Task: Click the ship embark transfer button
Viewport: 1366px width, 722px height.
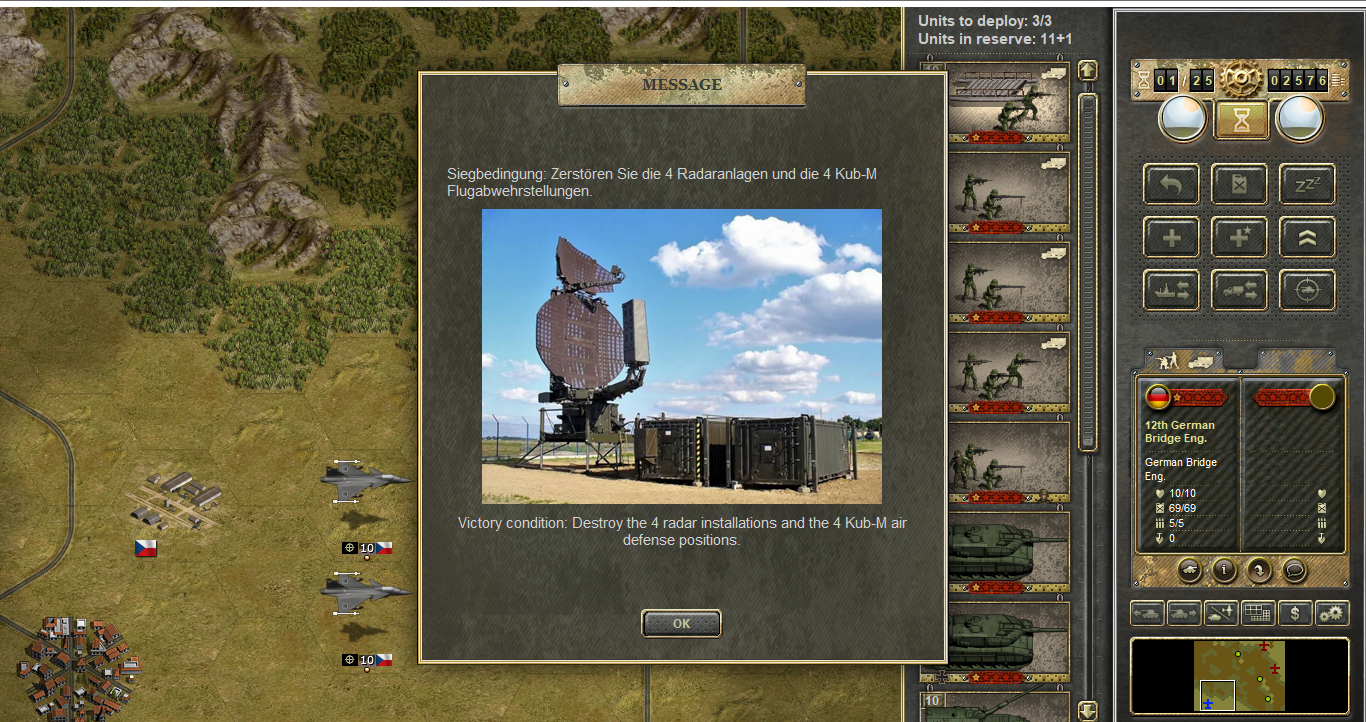Action: pos(1172,291)
